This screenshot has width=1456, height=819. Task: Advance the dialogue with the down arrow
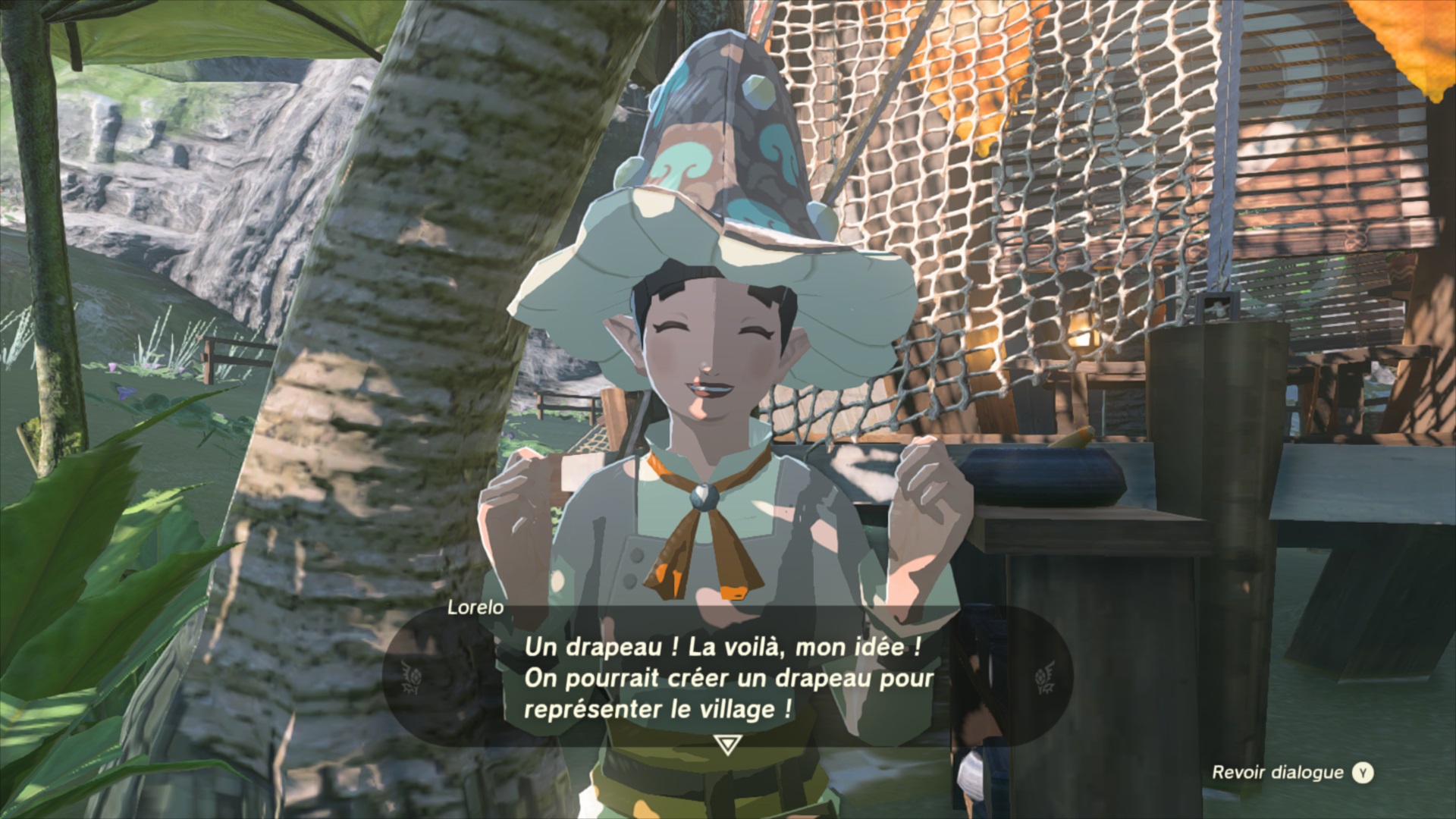pos(726,745)
